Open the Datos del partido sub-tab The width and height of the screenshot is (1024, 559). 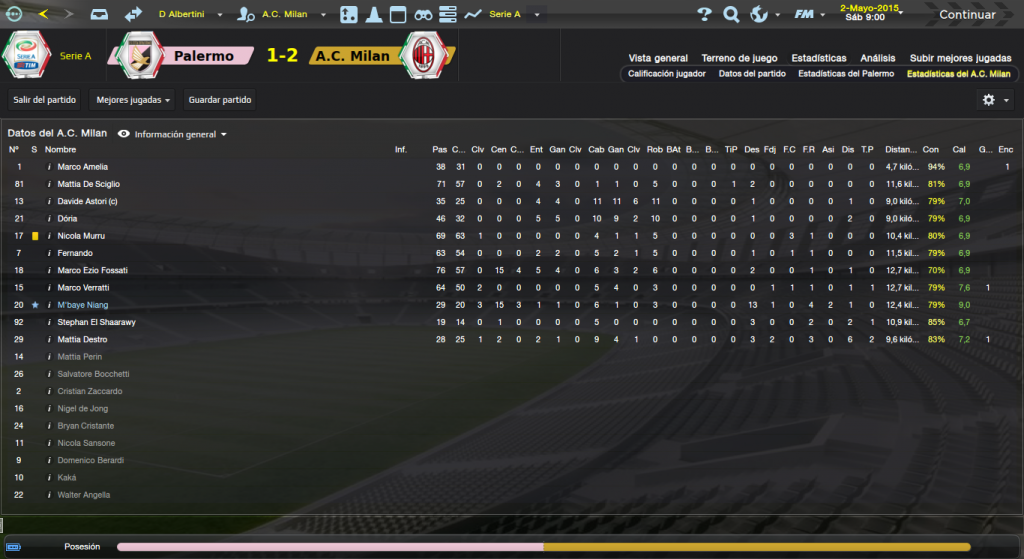751,74
